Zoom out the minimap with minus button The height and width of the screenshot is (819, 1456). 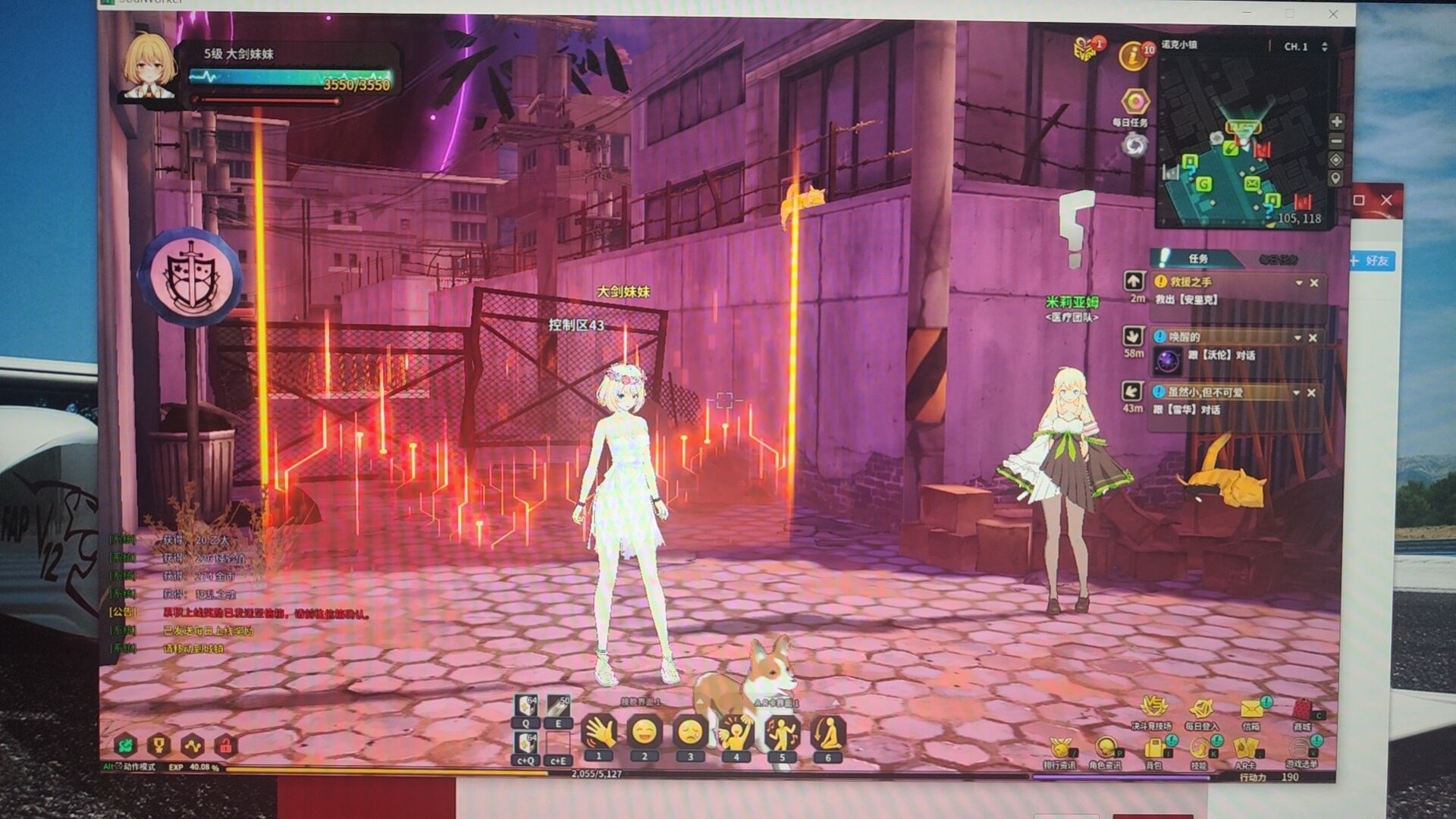(1336, 141)
